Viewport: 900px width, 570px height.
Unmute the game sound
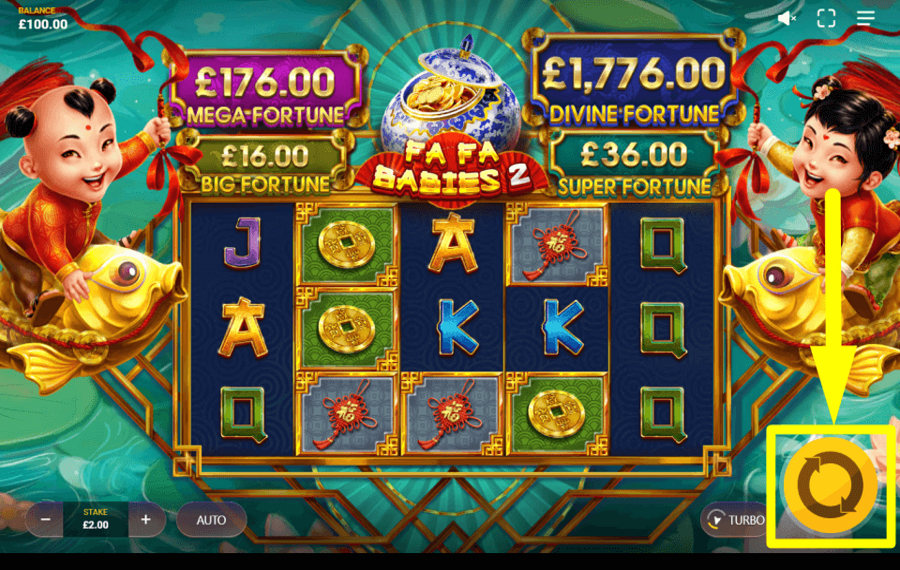click(x=787, y=18)
